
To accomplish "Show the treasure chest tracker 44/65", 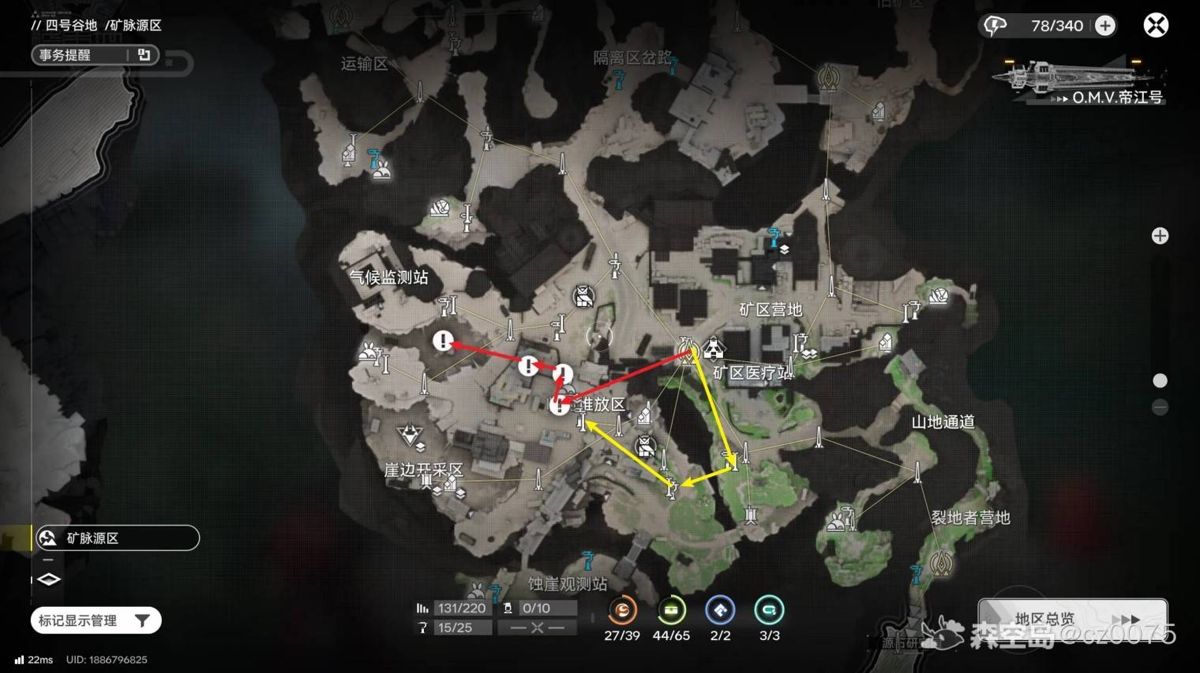I will pos(672,611).
